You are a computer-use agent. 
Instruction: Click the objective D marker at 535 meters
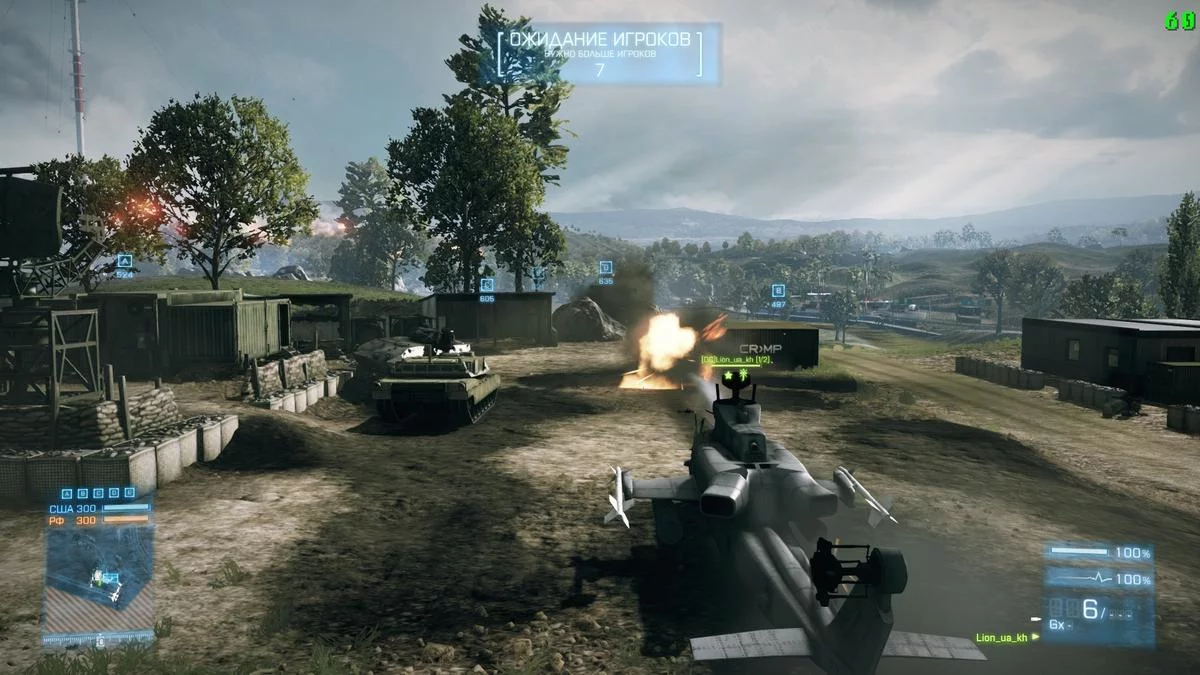(x=605, y=267)
